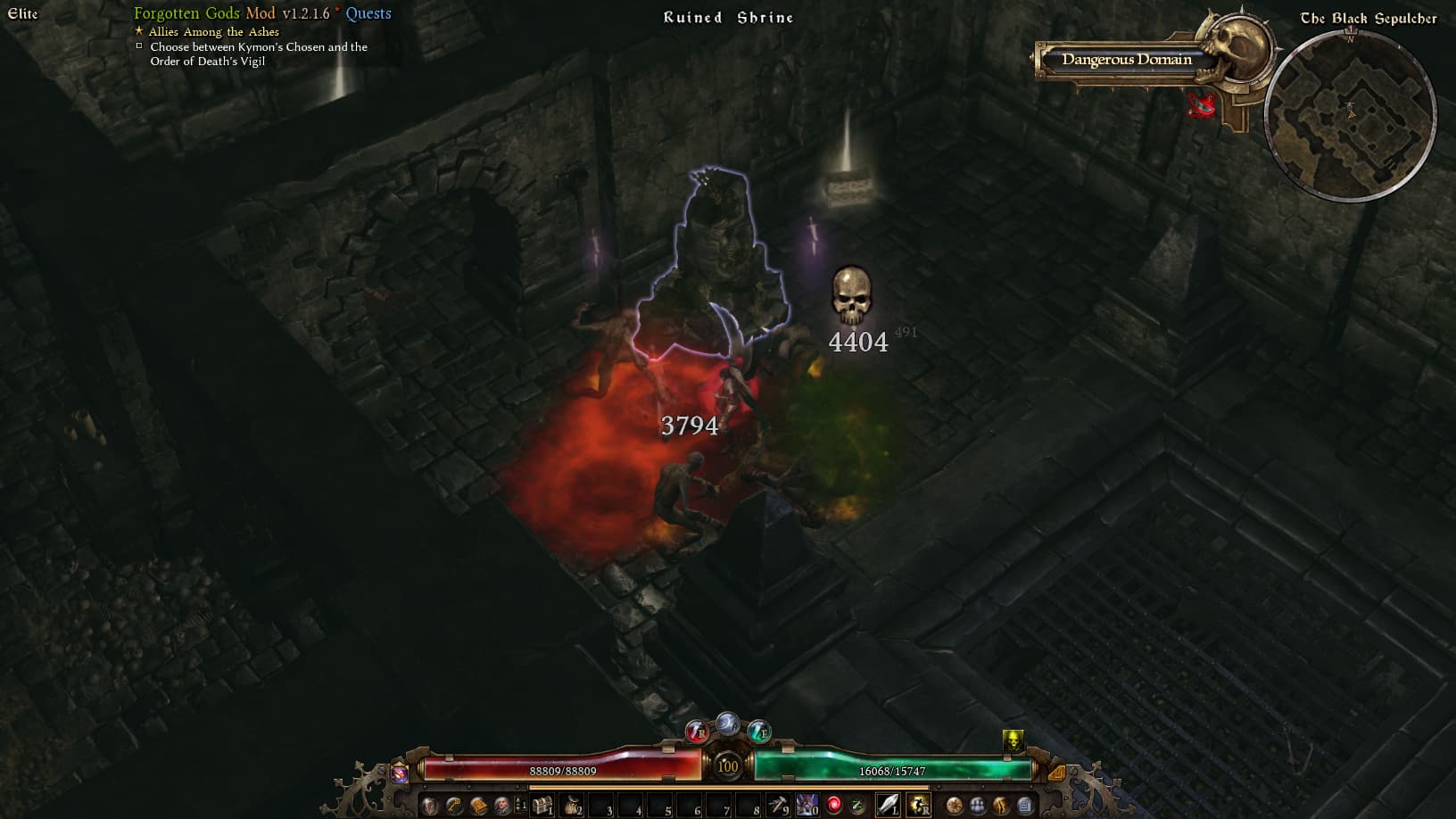The image size is (1456, 819).
Task: Select the left-mouse blade skill slot
Action: 889,806
